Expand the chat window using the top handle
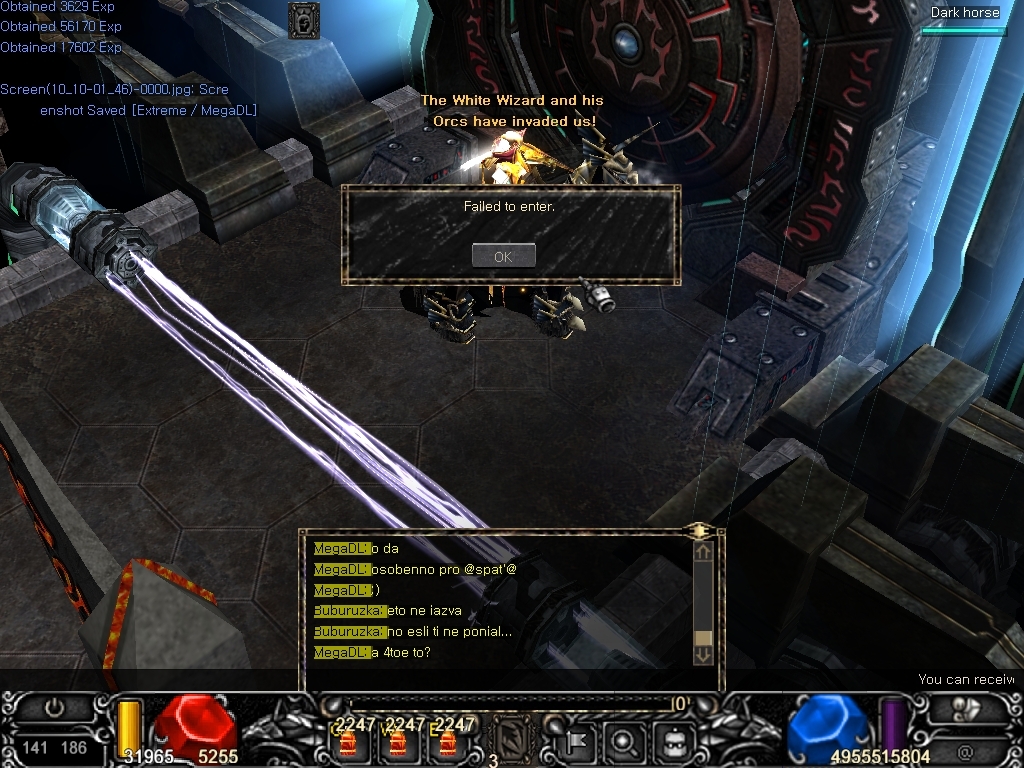 point(700,531)
